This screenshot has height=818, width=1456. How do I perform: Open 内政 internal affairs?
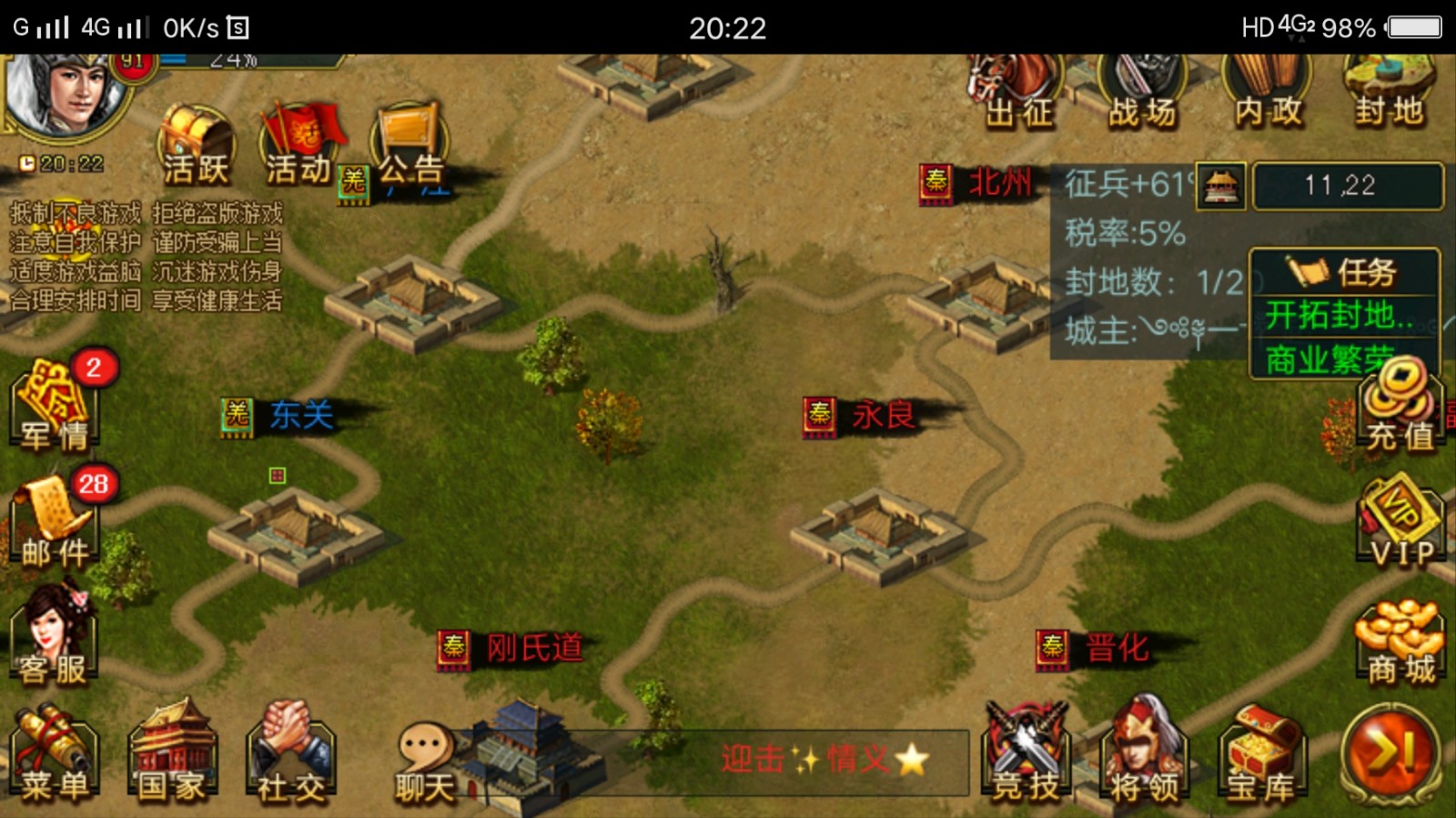[1265, 91]
